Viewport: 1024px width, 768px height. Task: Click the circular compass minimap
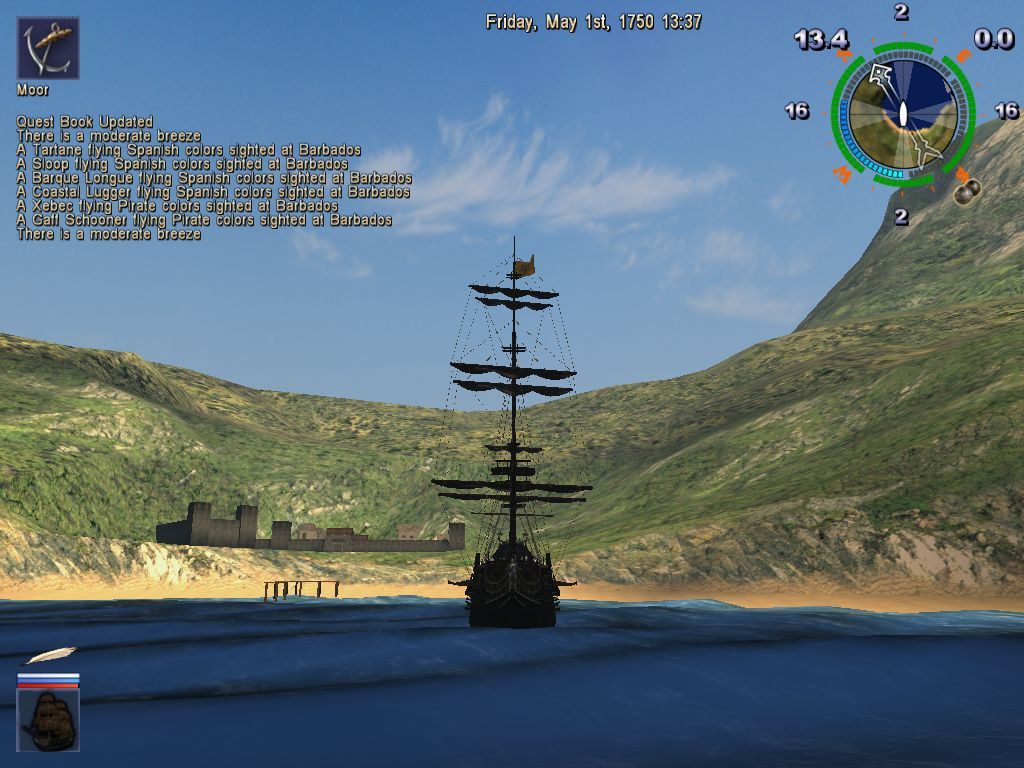[902, 113]
